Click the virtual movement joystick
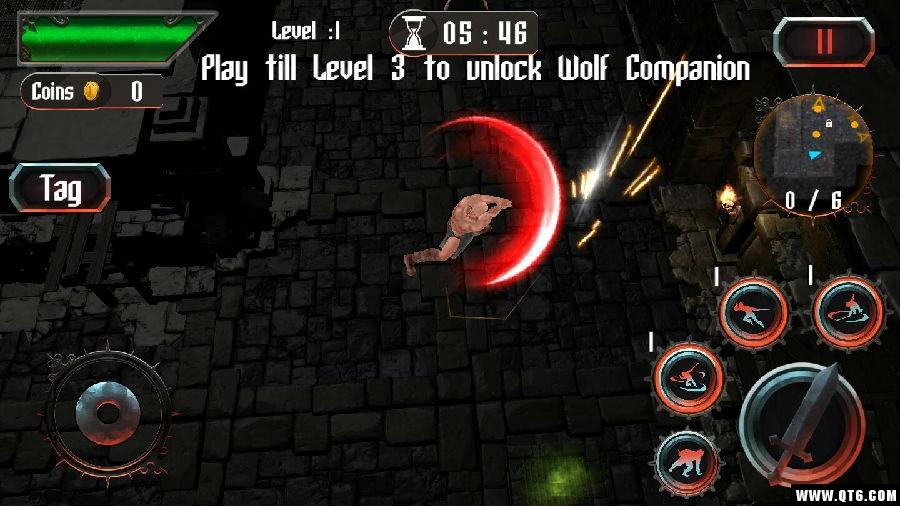Screen dimensions: 900x506 coord(101,411)
